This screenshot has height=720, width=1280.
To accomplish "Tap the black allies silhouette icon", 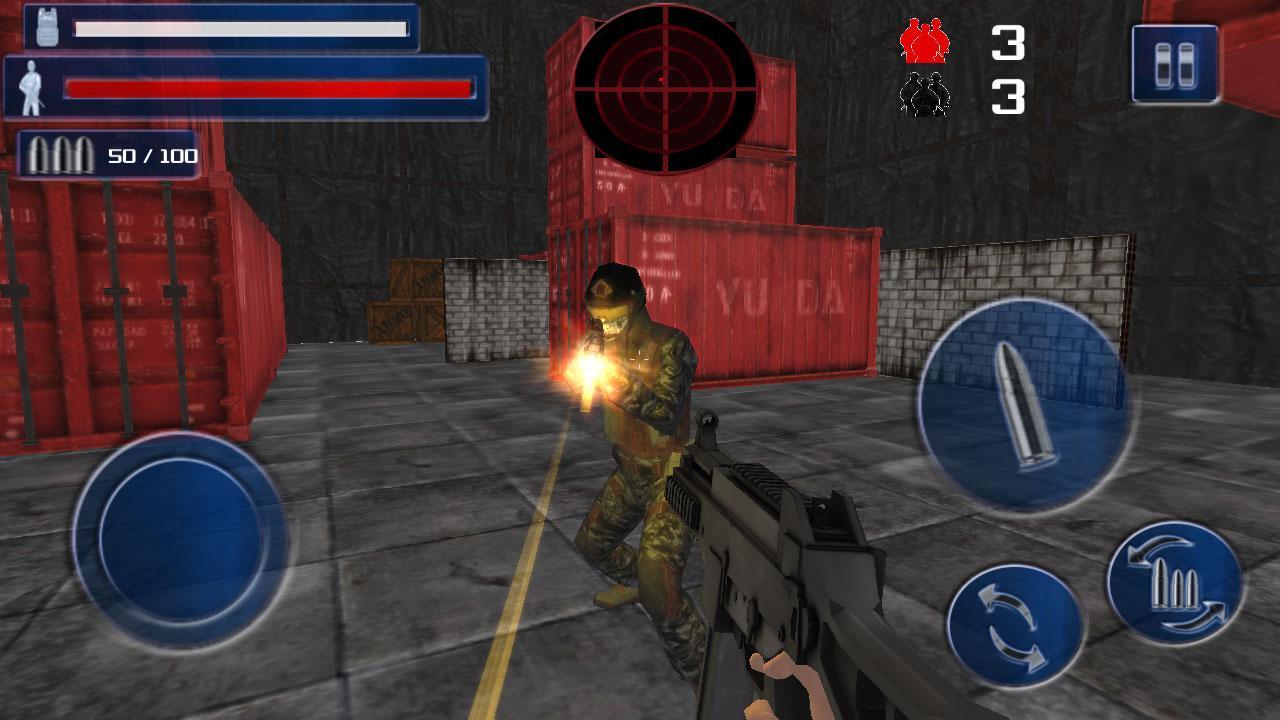I will (924, 95).
